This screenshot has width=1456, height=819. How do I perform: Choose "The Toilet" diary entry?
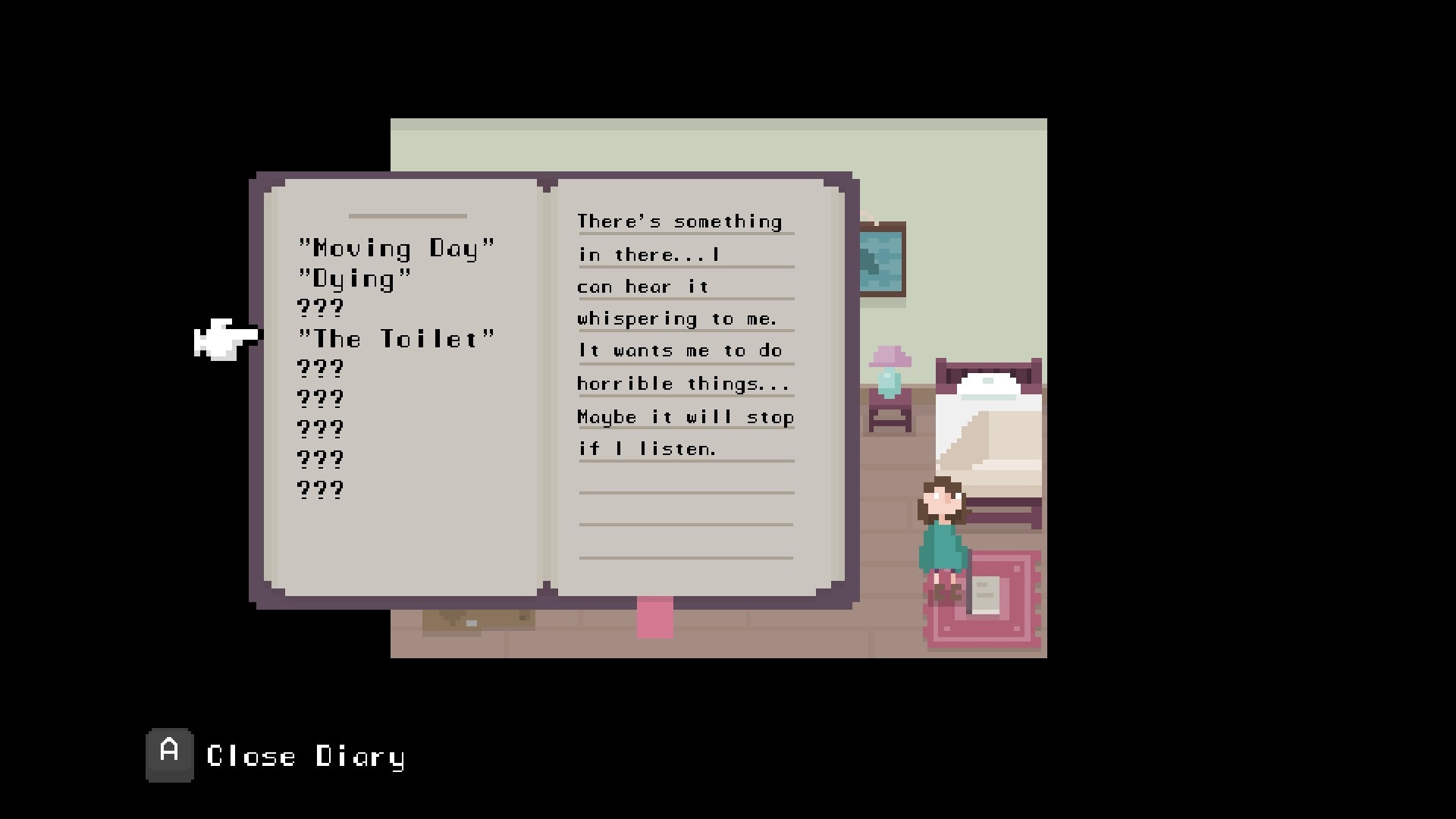(396, 339)
